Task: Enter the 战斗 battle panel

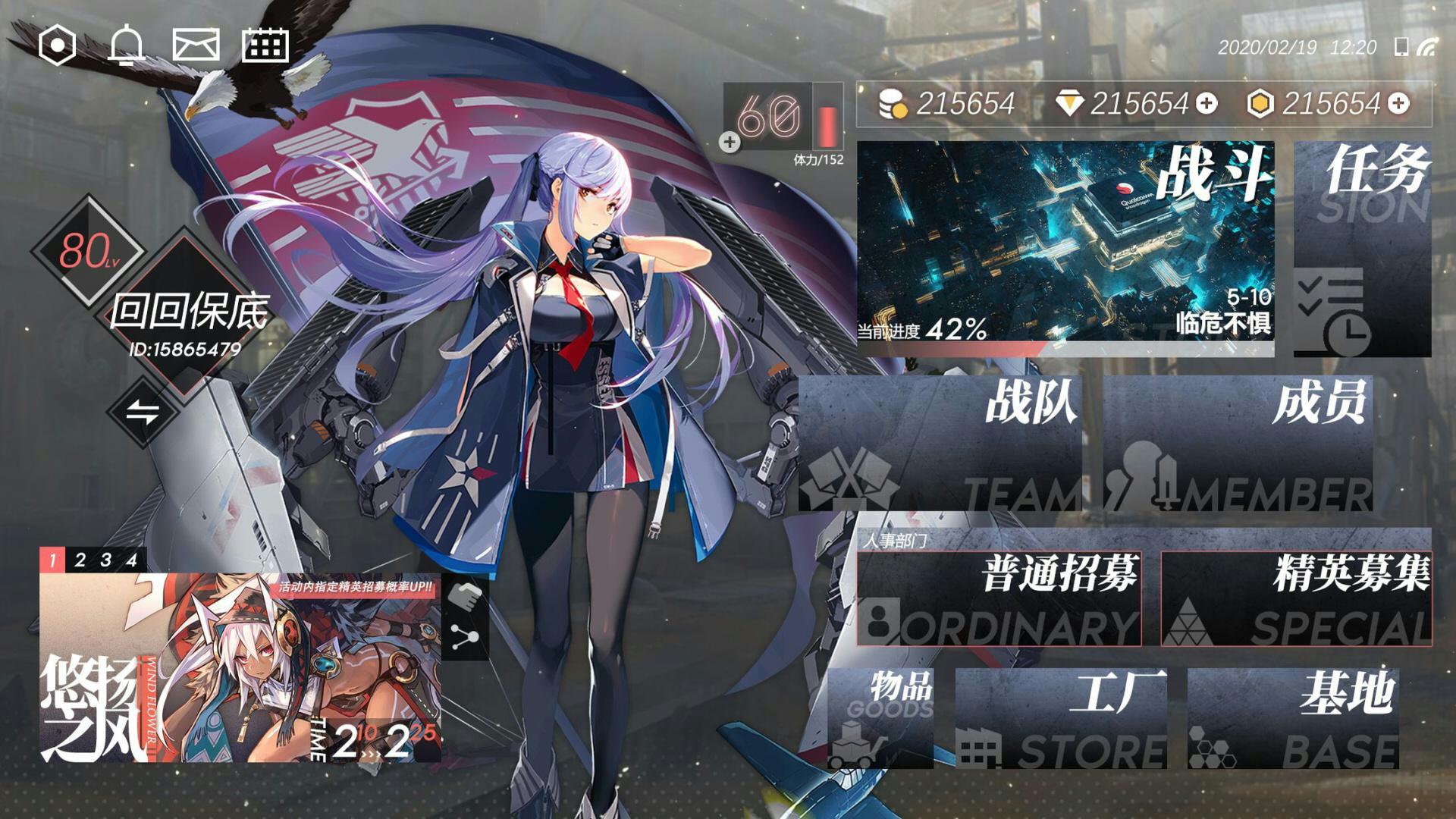Action: [x=1065, y=248]
